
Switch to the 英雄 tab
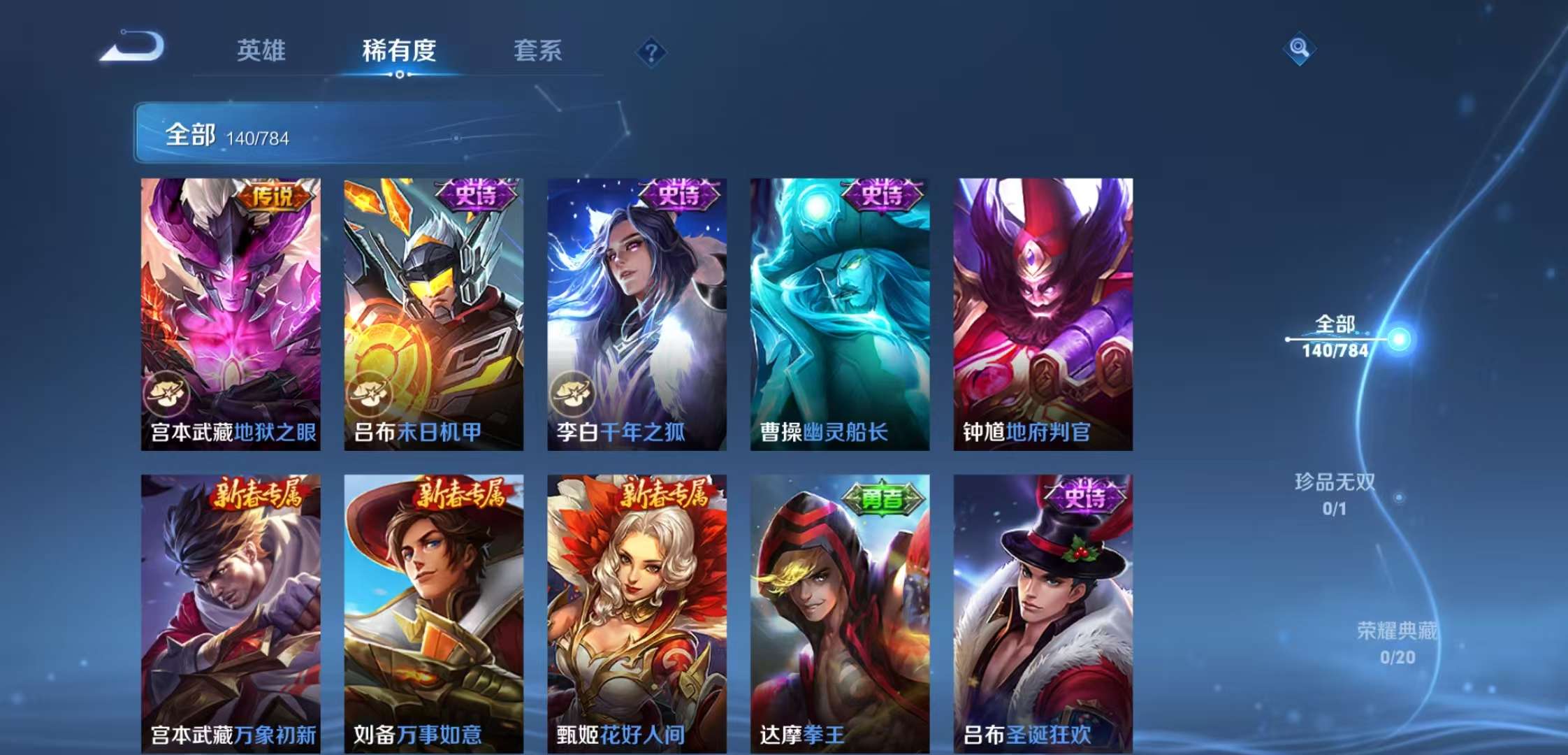[x=262, y=50]
